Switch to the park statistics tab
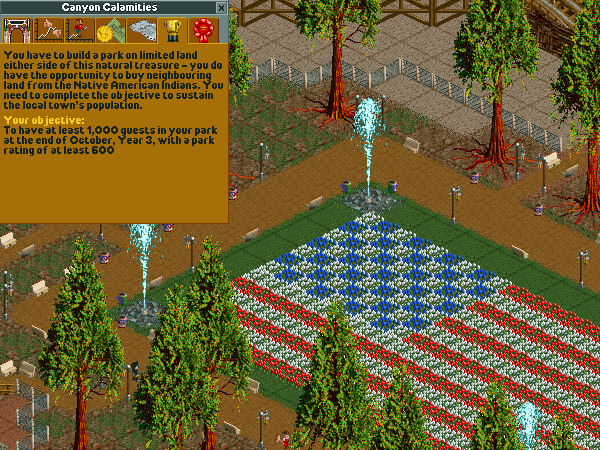 click(140, 30)
